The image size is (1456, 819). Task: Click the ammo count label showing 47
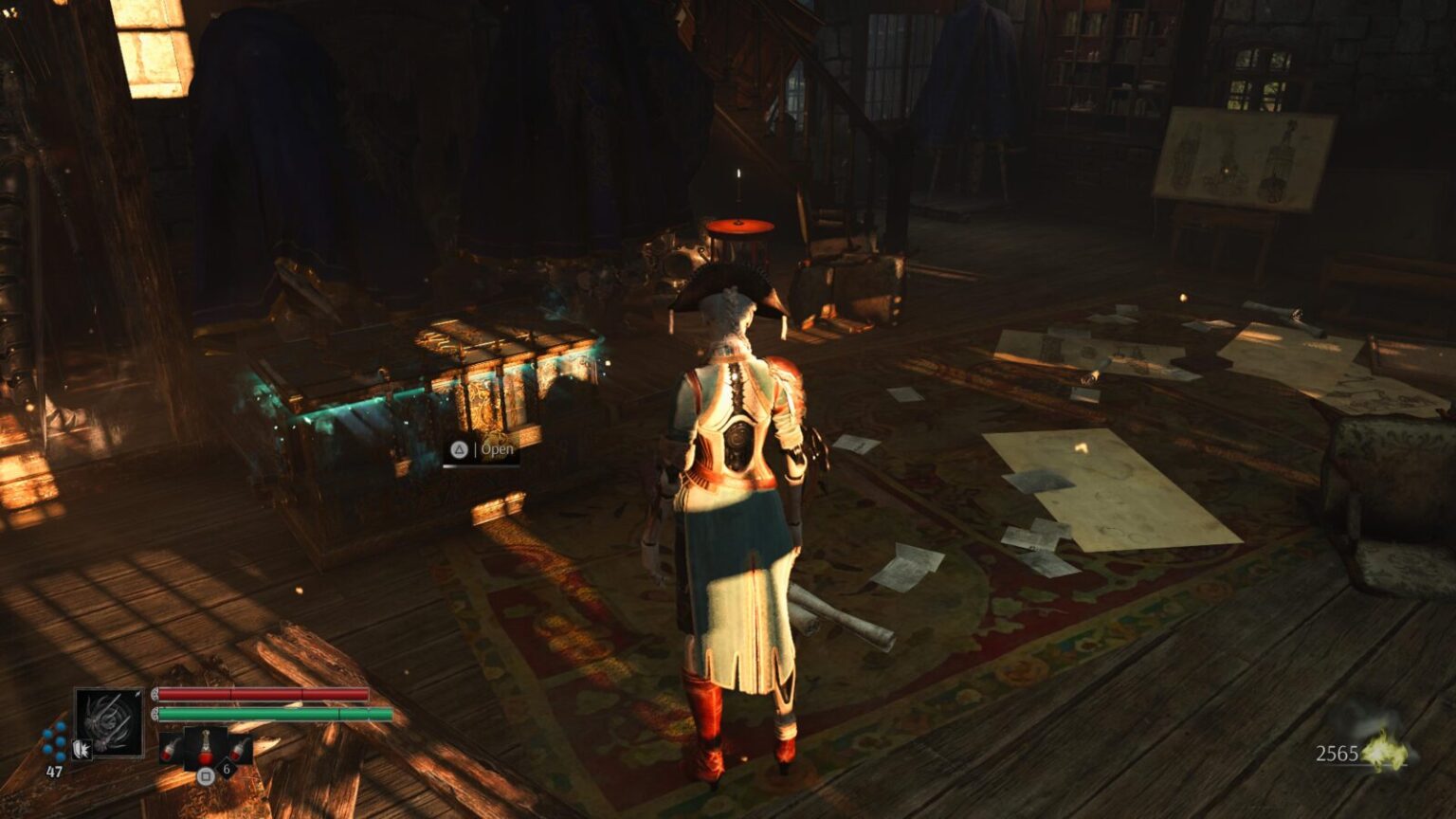point(54,770)
